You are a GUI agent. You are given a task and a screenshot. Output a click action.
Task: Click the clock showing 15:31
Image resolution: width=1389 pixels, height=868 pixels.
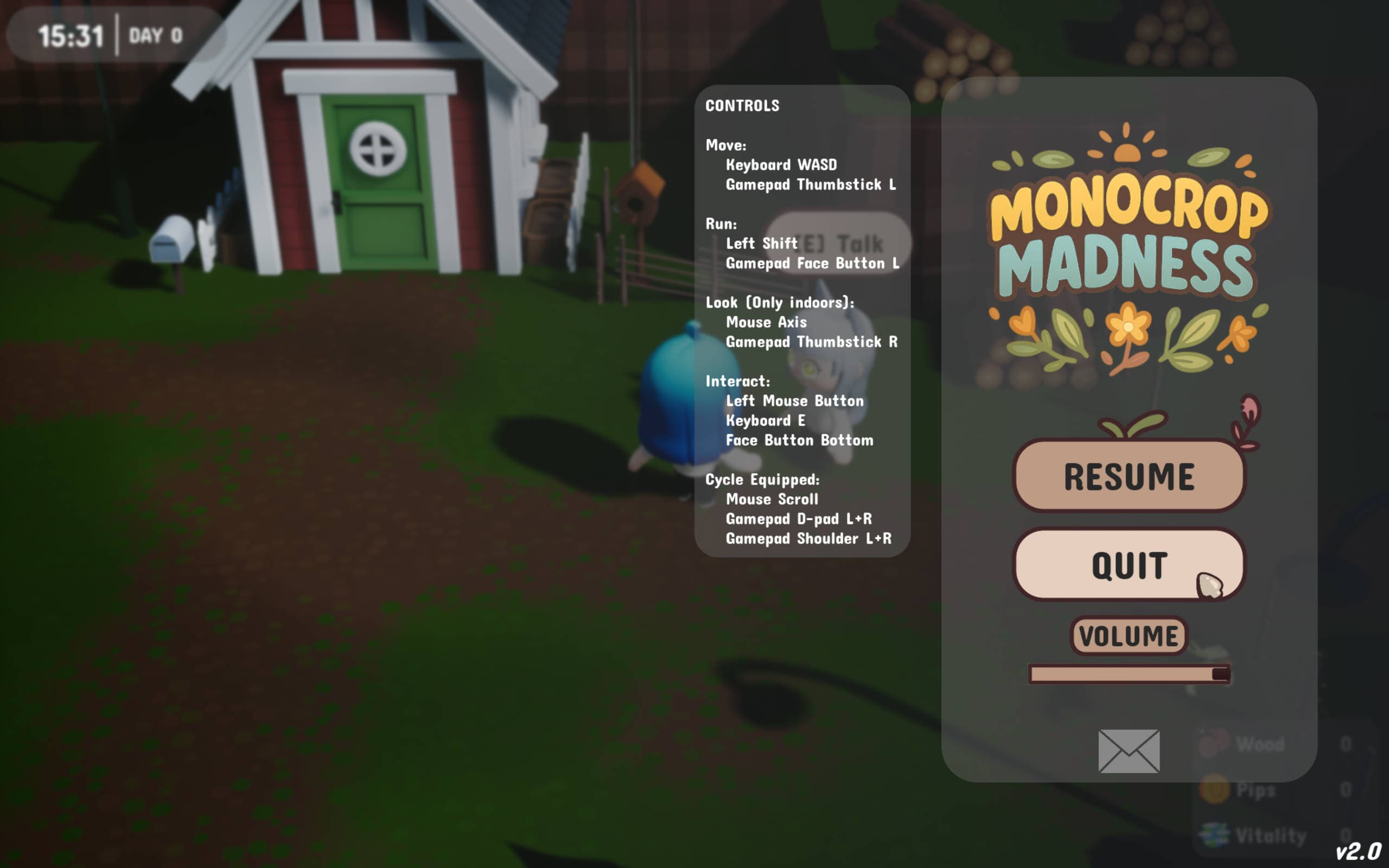tap(70, 36)
